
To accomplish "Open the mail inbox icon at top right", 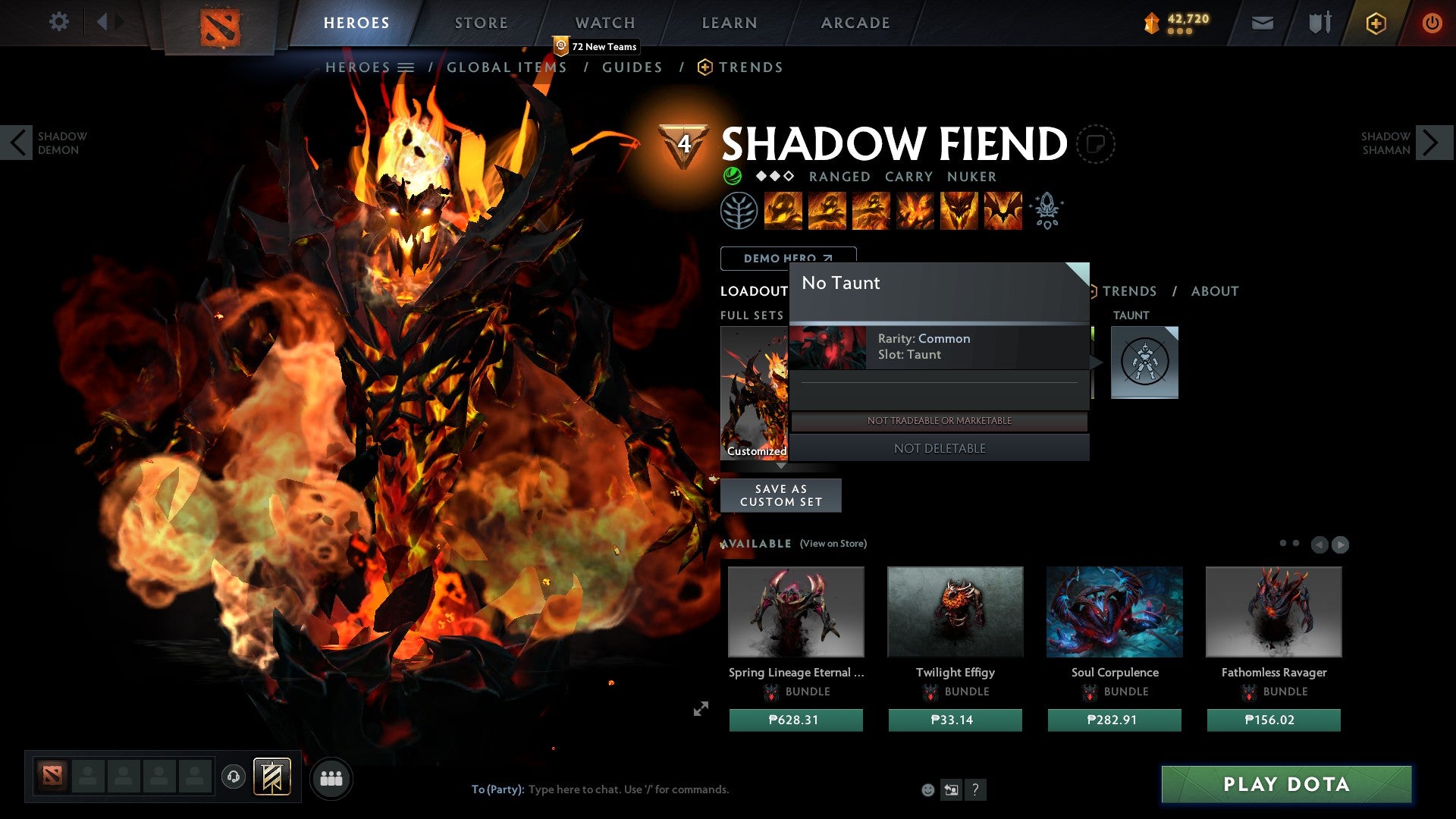I will (1263, 23).
